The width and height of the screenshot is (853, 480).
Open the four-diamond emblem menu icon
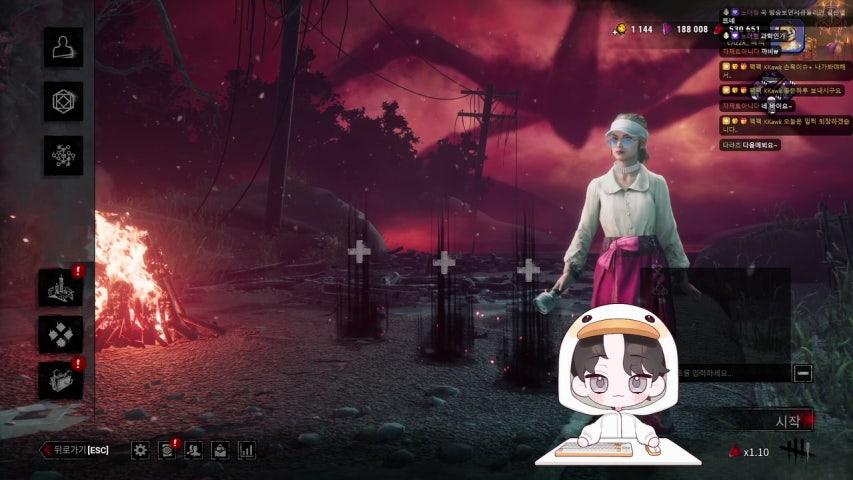61,334
